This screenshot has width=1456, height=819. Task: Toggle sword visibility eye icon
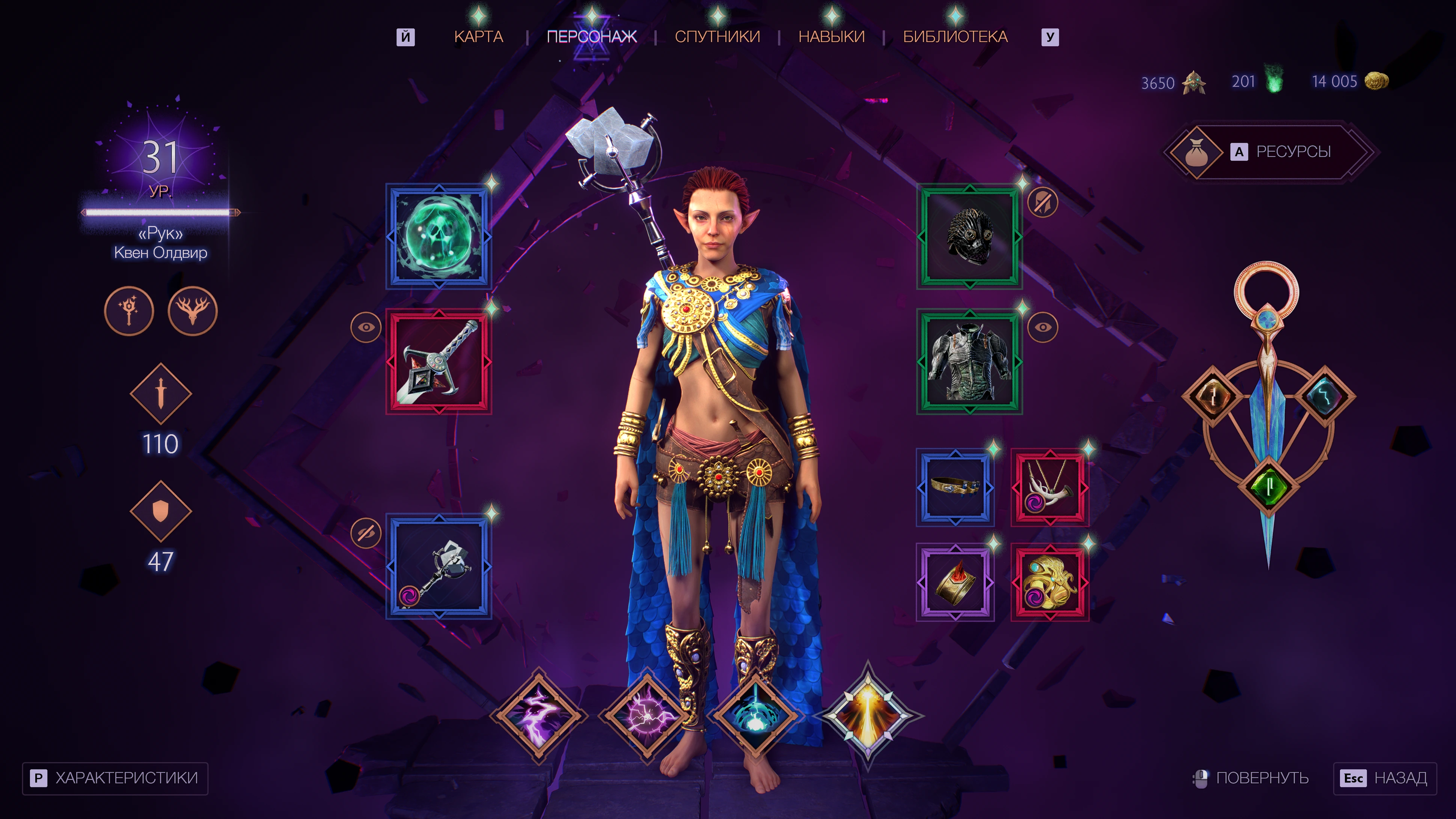(x=366, y=327)
